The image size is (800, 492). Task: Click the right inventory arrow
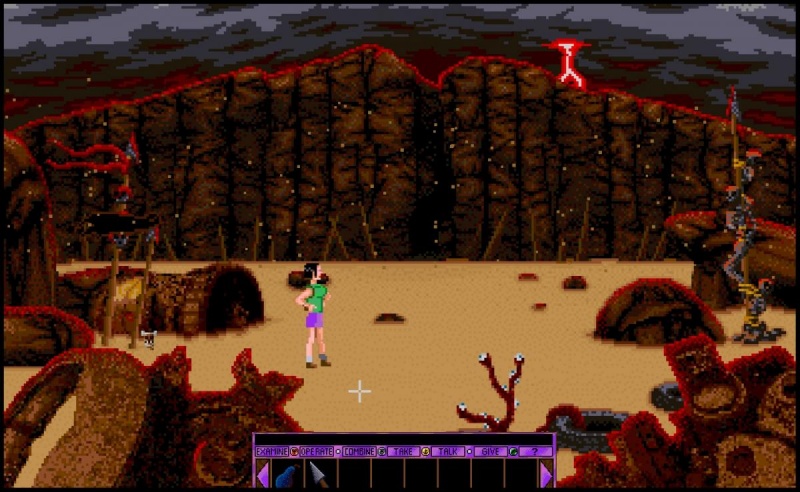tap(546, 474)
